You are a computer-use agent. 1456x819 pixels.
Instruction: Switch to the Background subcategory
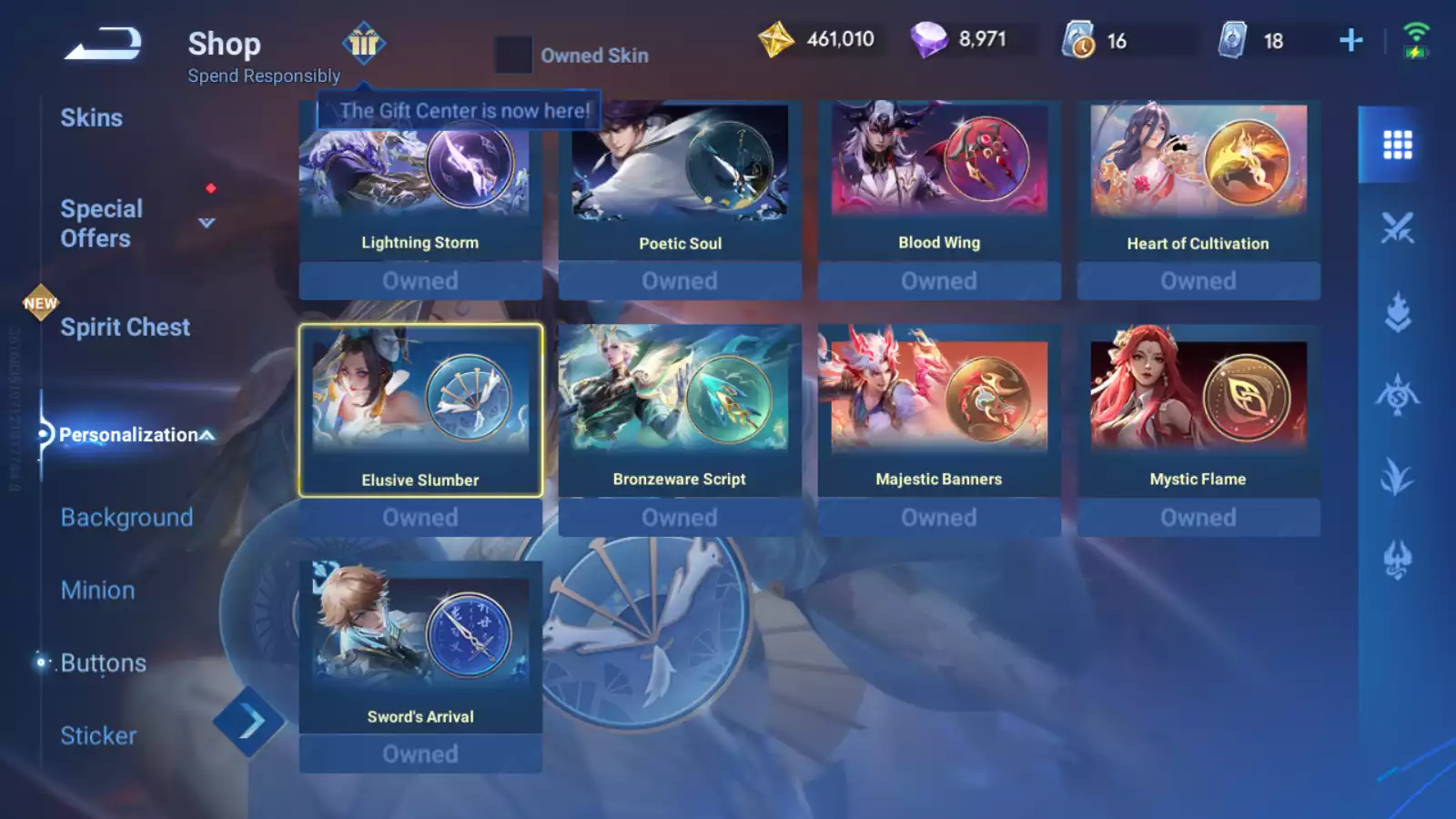tap(126, 518)
